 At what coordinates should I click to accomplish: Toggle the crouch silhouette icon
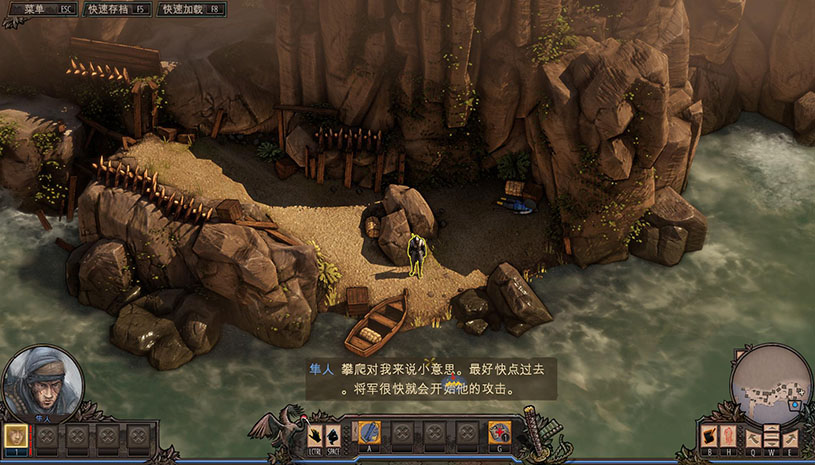click(333, 434)
